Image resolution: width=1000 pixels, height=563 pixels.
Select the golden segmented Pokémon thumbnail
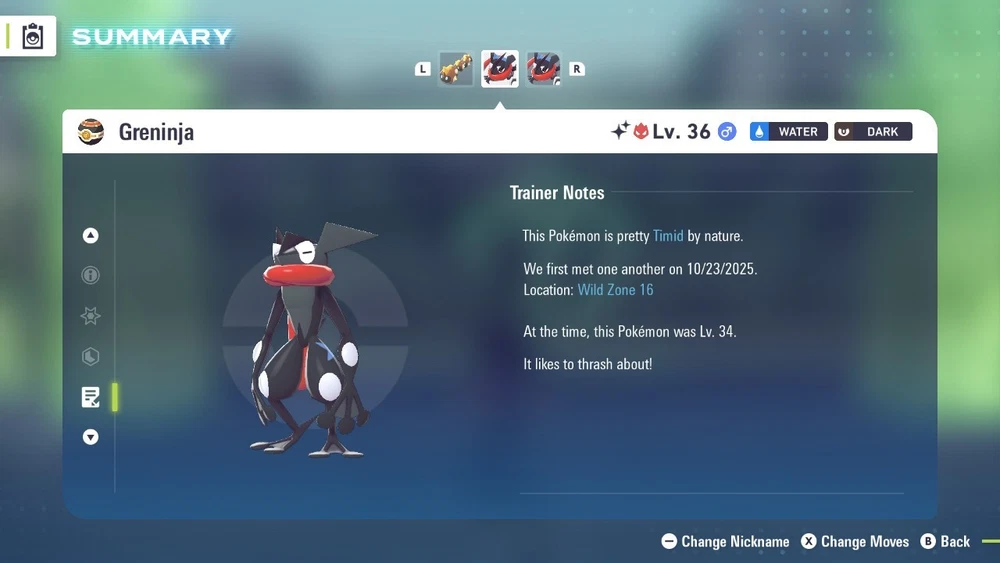click(x=456, y=69)
